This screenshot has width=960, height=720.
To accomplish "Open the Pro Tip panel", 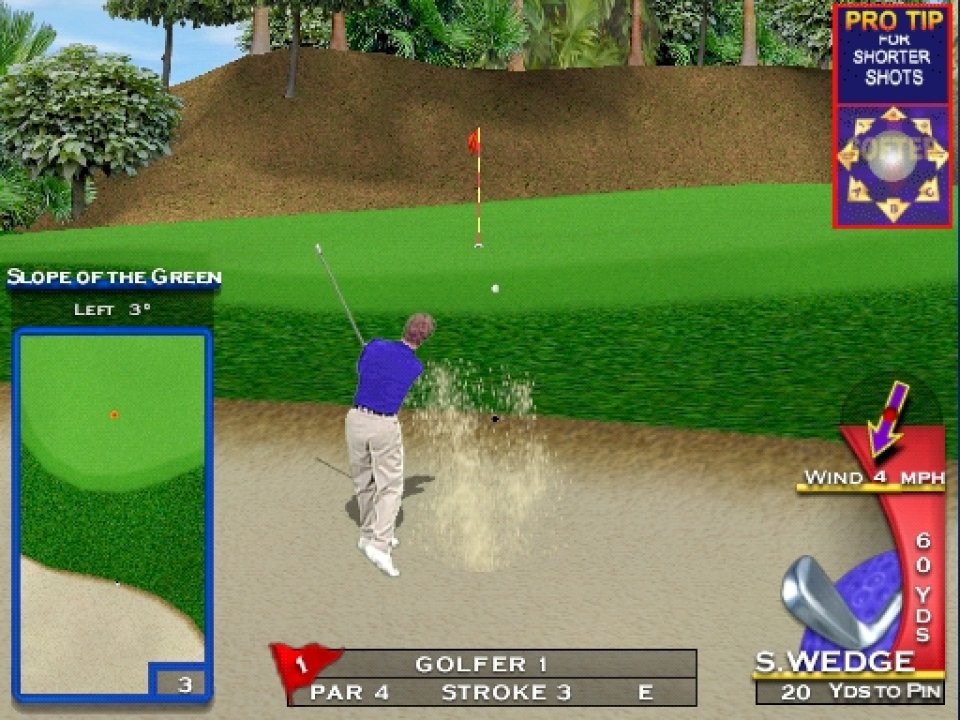I will pyautogui.click(x=891, y=55).
